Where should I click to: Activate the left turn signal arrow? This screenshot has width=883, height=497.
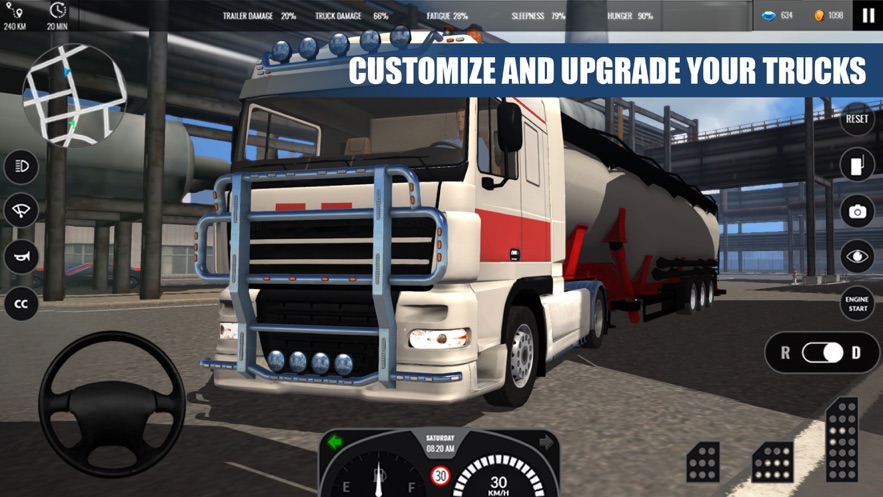point(336,442)
